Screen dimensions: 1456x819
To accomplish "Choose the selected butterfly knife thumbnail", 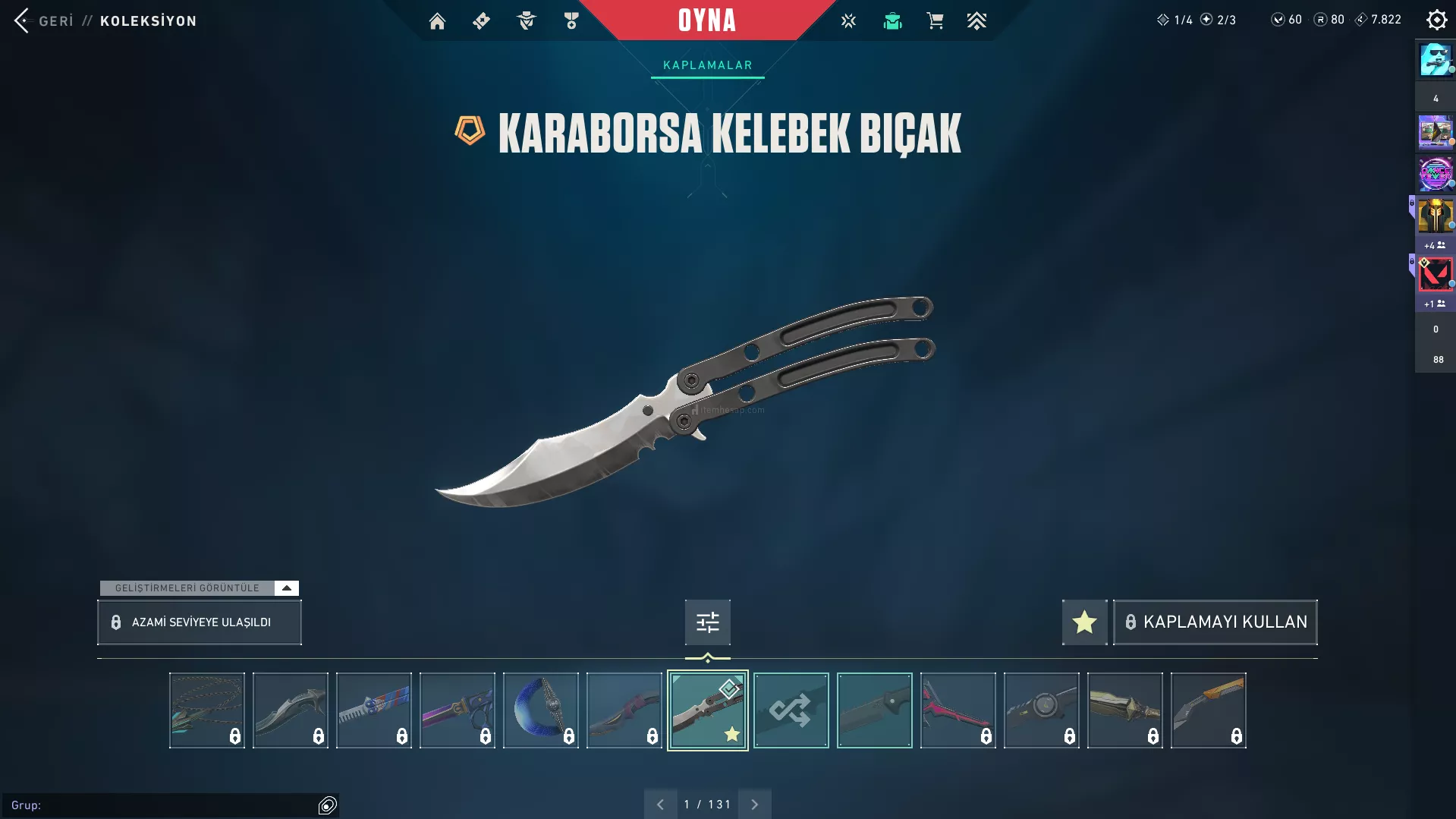I will tap(707, 710).
